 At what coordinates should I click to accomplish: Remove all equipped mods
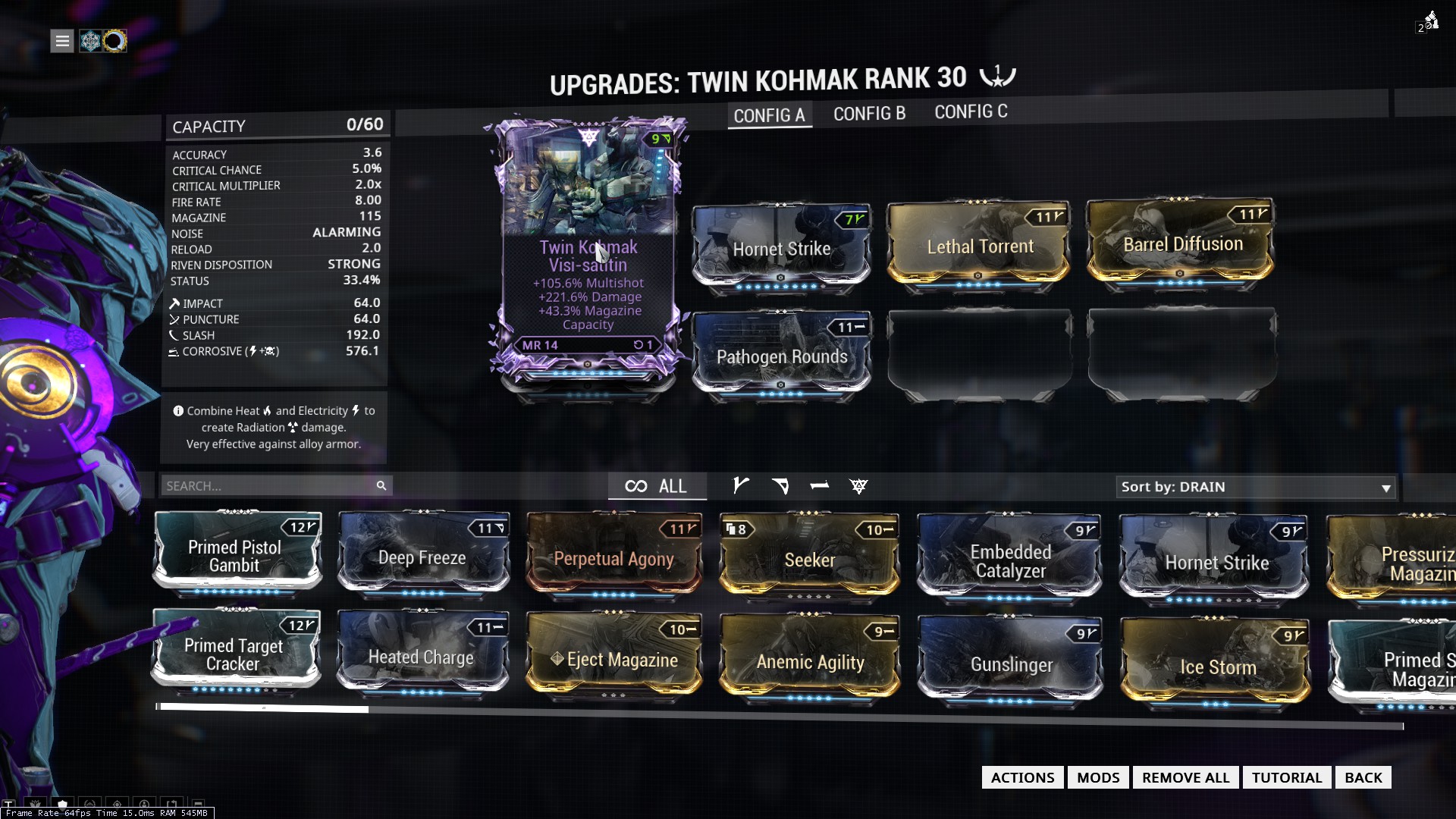[x=1185, y=777]
